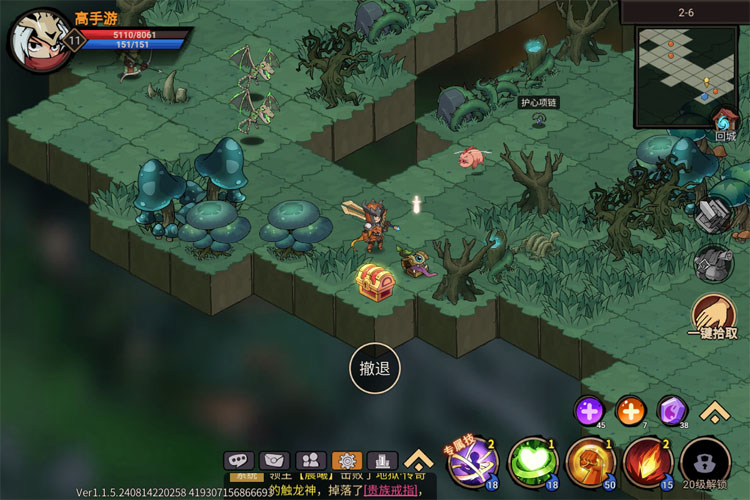This screenshot has width=750, height=500.
Task: Use the purple plus potion
Action: pyautogui.click(x=589, y=410)
